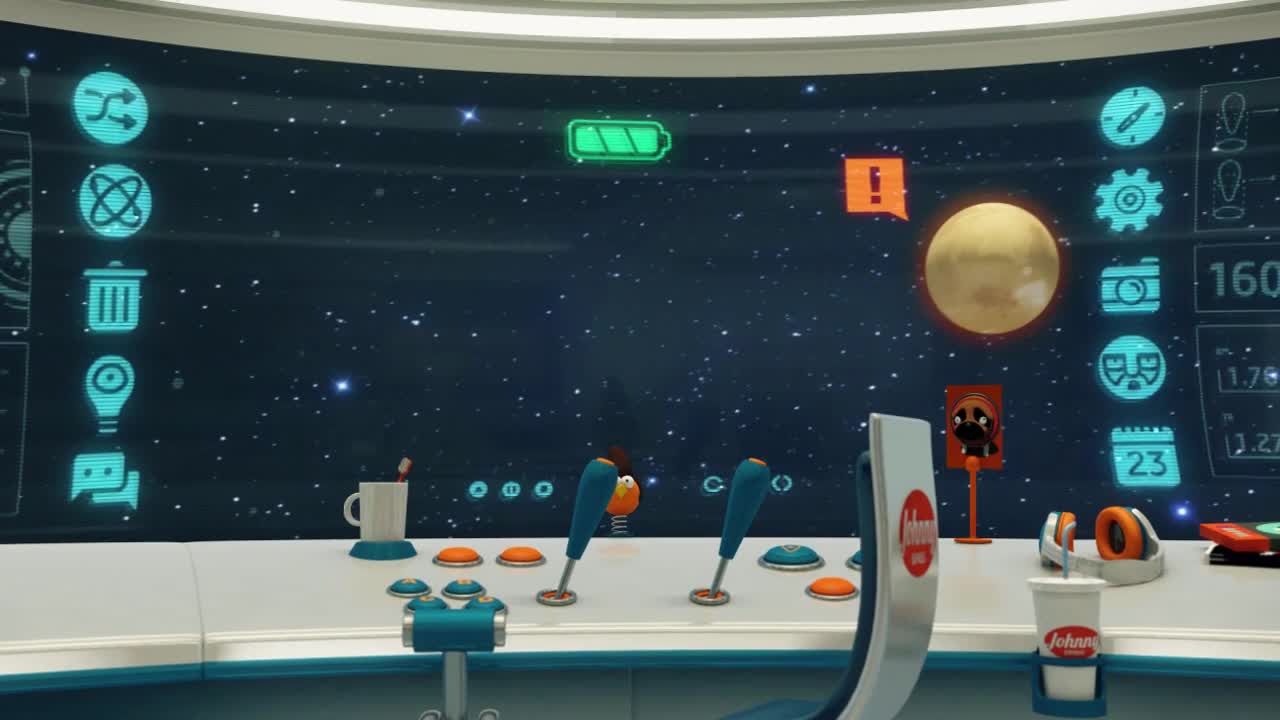Click the trash can icon

115,298
